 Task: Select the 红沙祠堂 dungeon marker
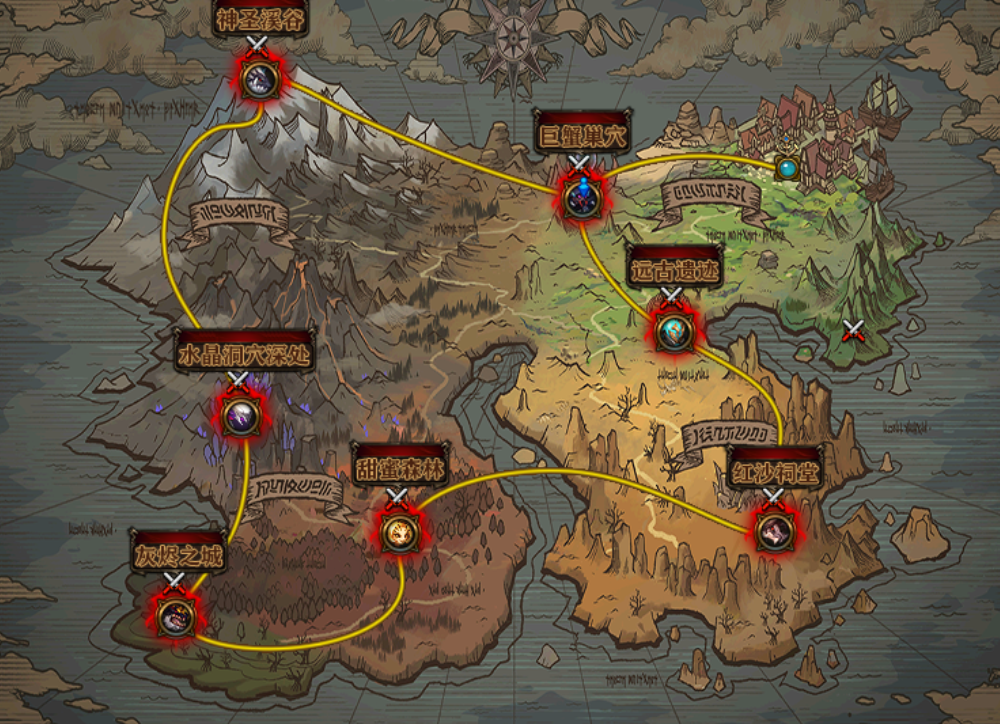point(774,531)
